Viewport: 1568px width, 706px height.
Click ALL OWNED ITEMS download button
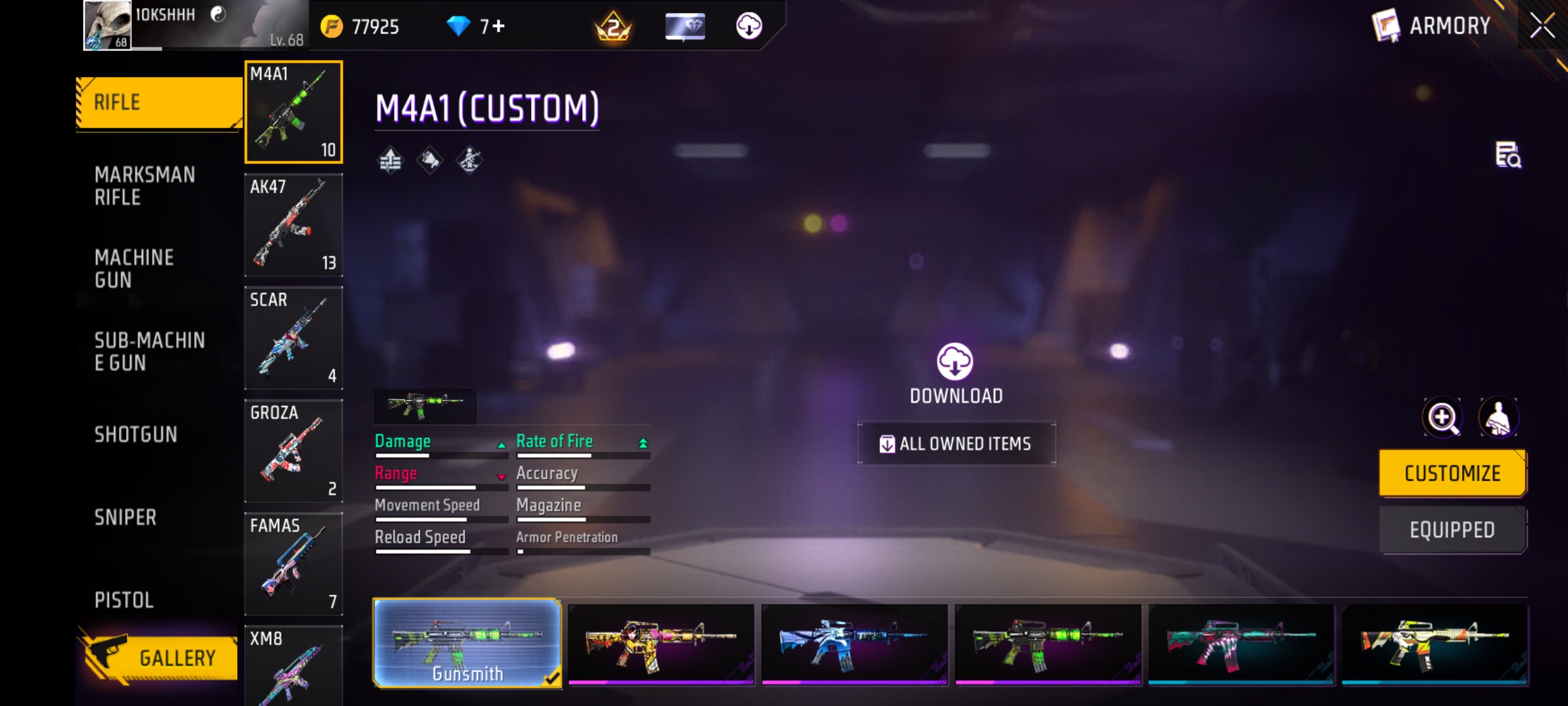pyautogui.click(x=956, y=444)
